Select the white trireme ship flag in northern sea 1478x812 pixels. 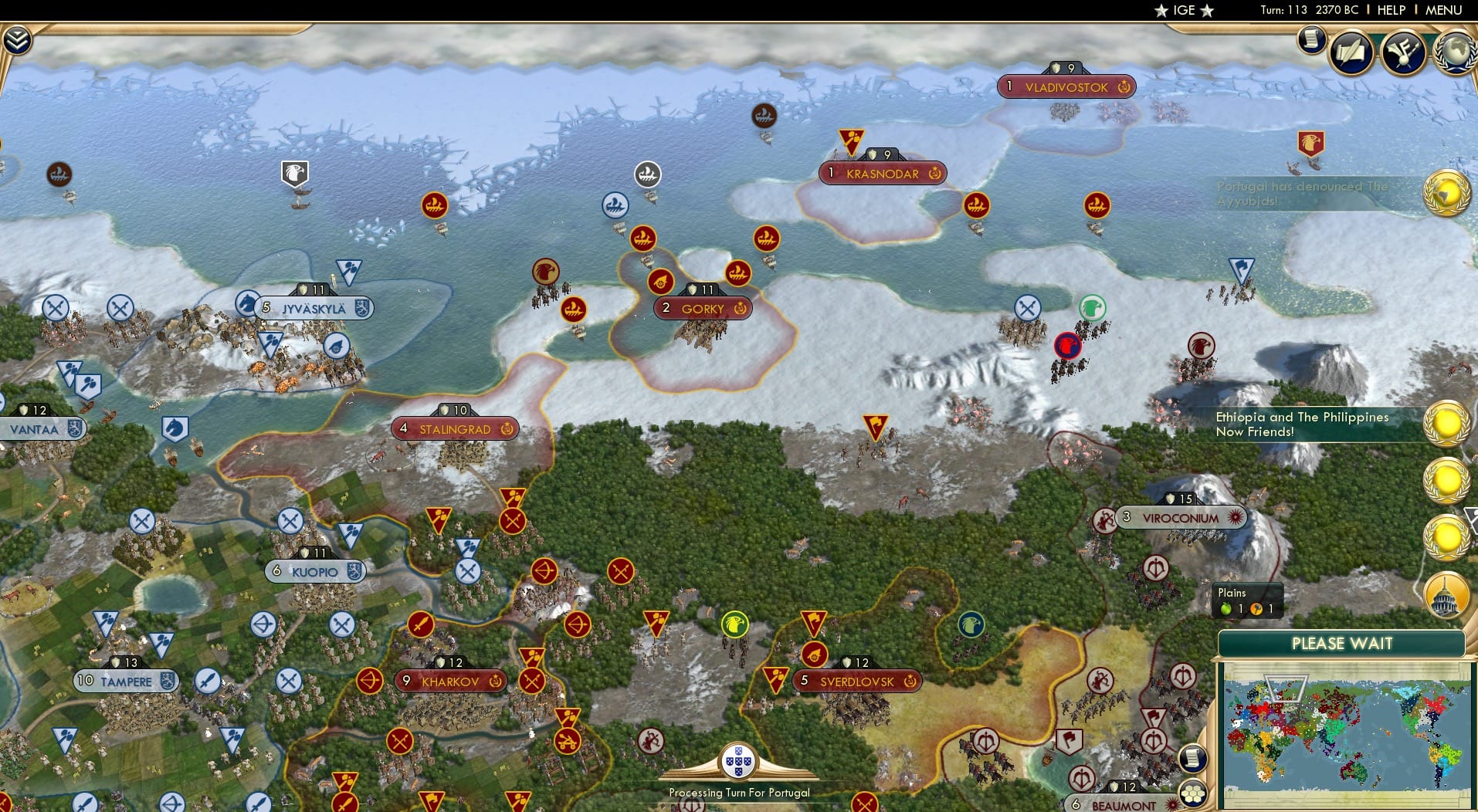pos(647,174)
